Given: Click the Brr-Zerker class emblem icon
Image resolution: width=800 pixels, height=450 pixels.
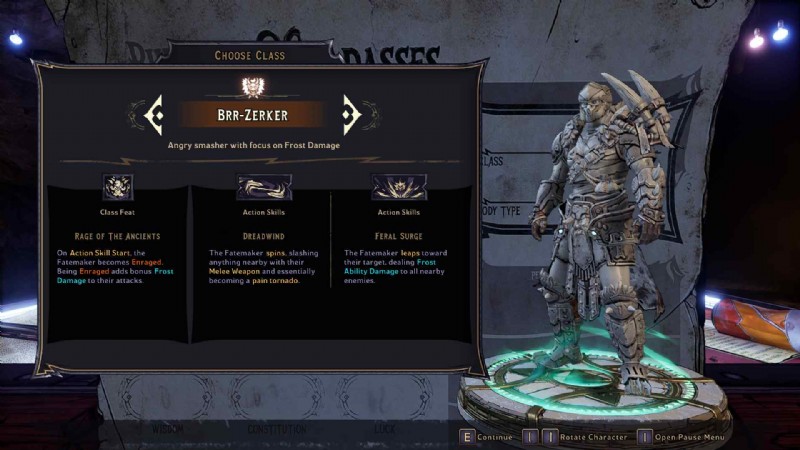Looking at the screenshot, I should tap(252, 87).
